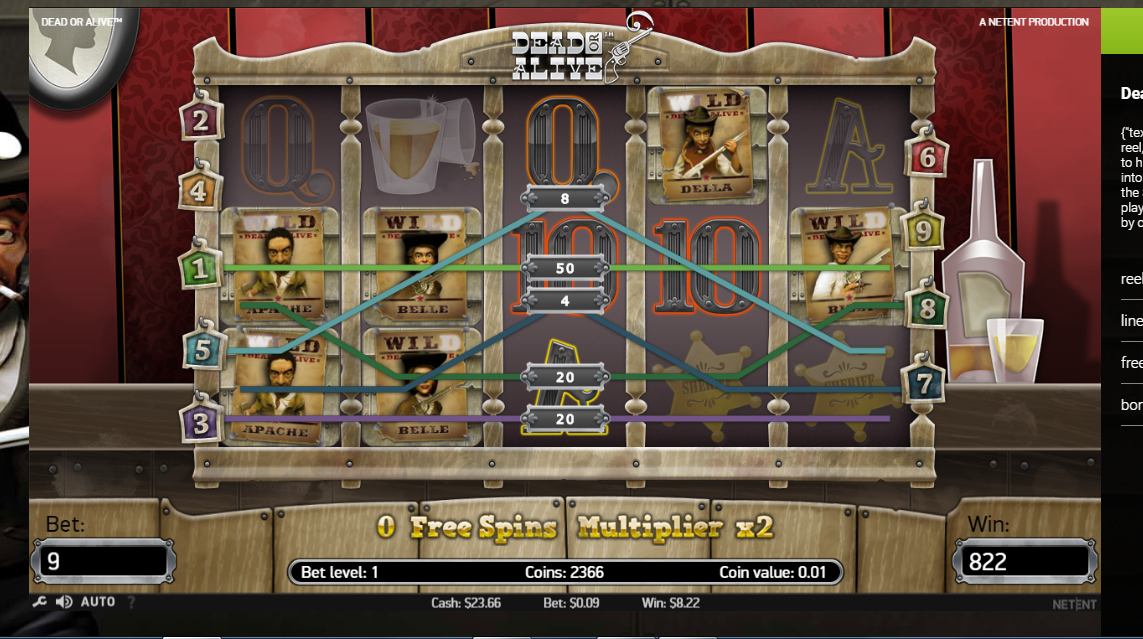The width and height of the screenshot is (1143, 639).
Task: Open the "free" row in side panel
Action: pos(1131,363)
